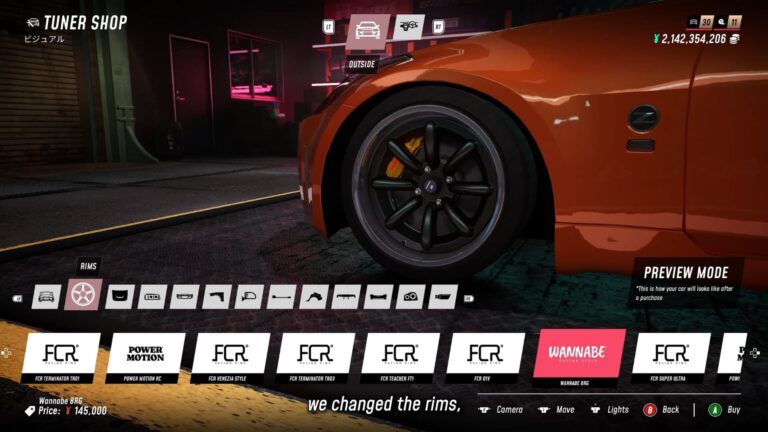The height and width of the screenshot is (432, 768).
Task: Select the Outside car view tab
Action: pyautogui.click(x=367, y=31)
